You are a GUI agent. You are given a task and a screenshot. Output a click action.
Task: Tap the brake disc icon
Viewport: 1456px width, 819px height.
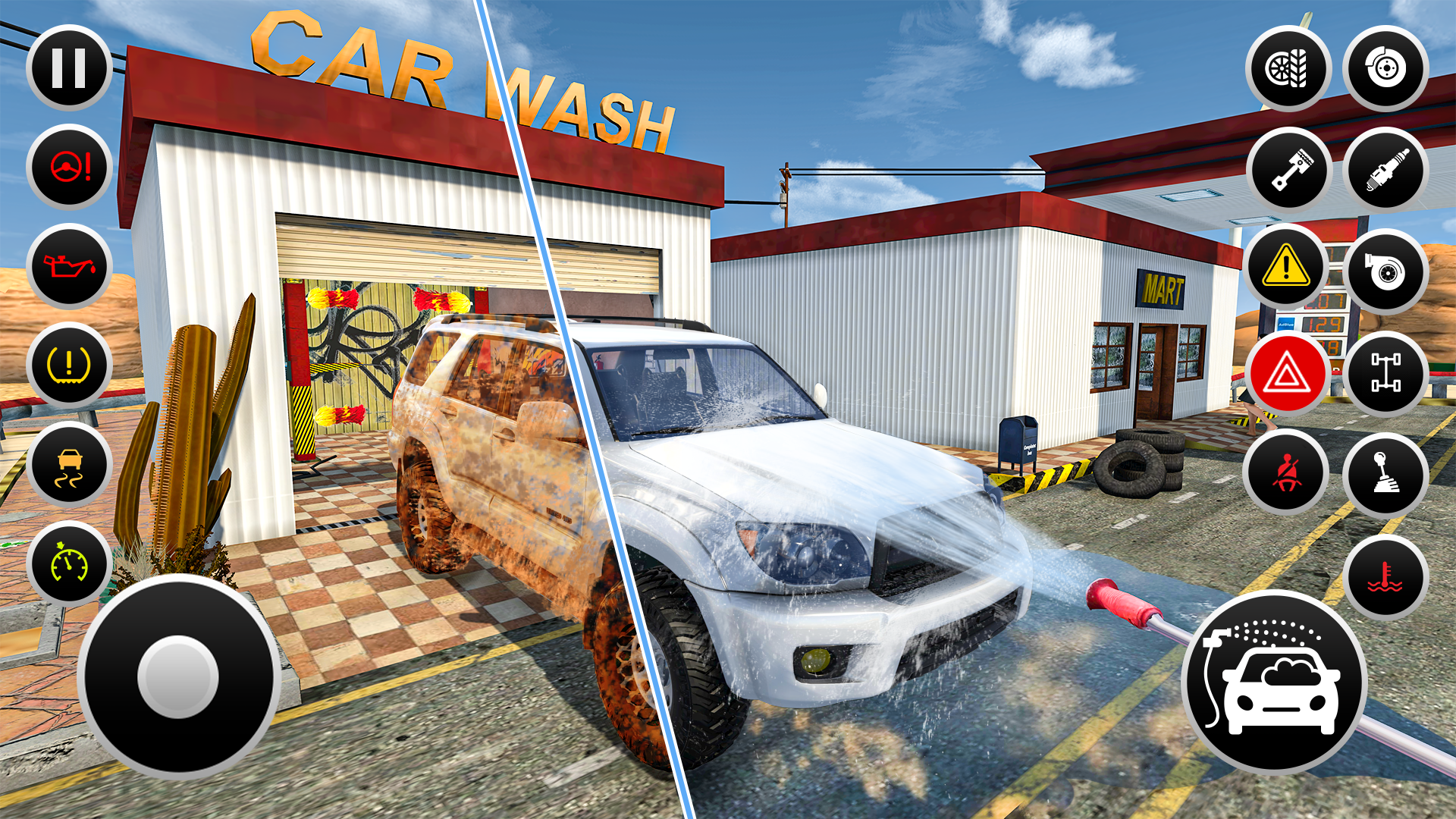[1385, 70]
